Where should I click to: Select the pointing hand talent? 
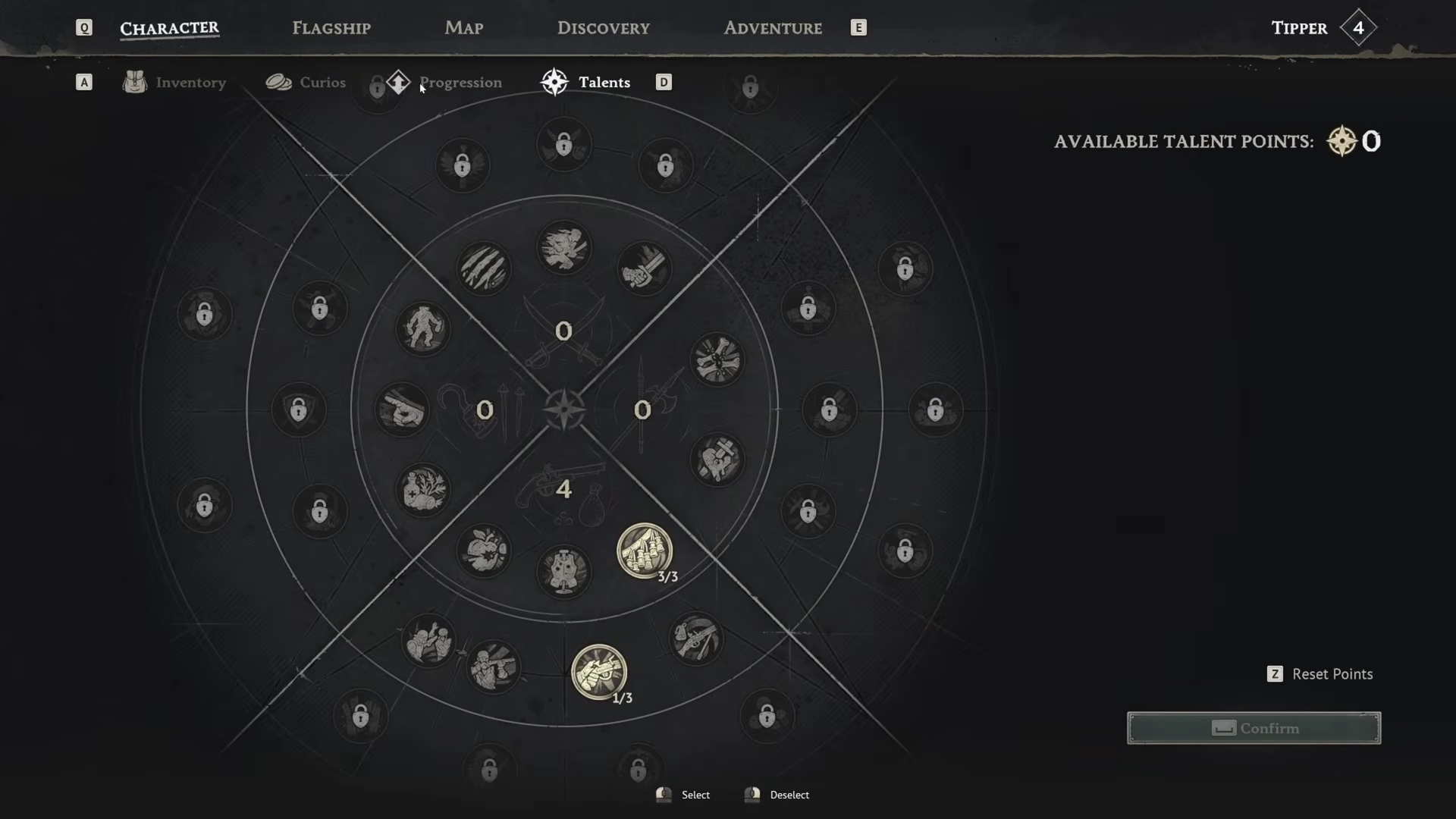(402, 409)
